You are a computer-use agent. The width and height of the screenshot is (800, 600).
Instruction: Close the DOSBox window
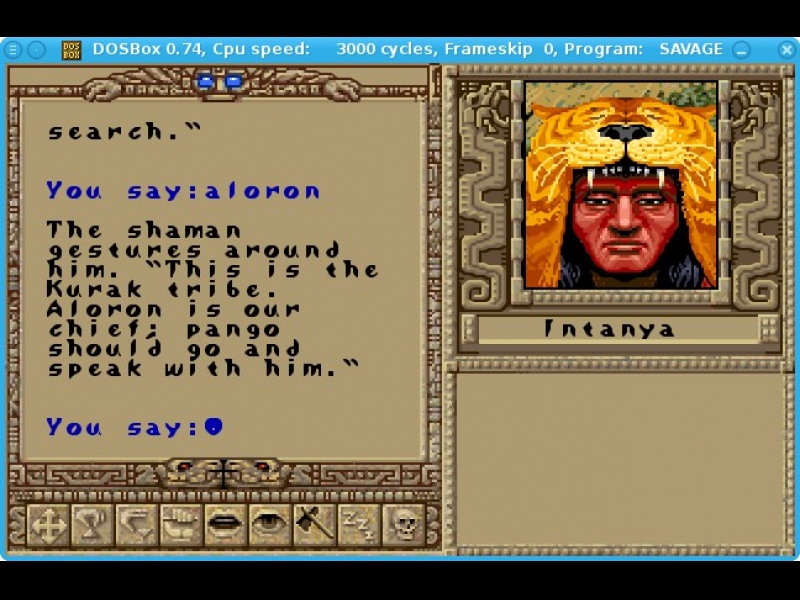[x=763, y=49]
